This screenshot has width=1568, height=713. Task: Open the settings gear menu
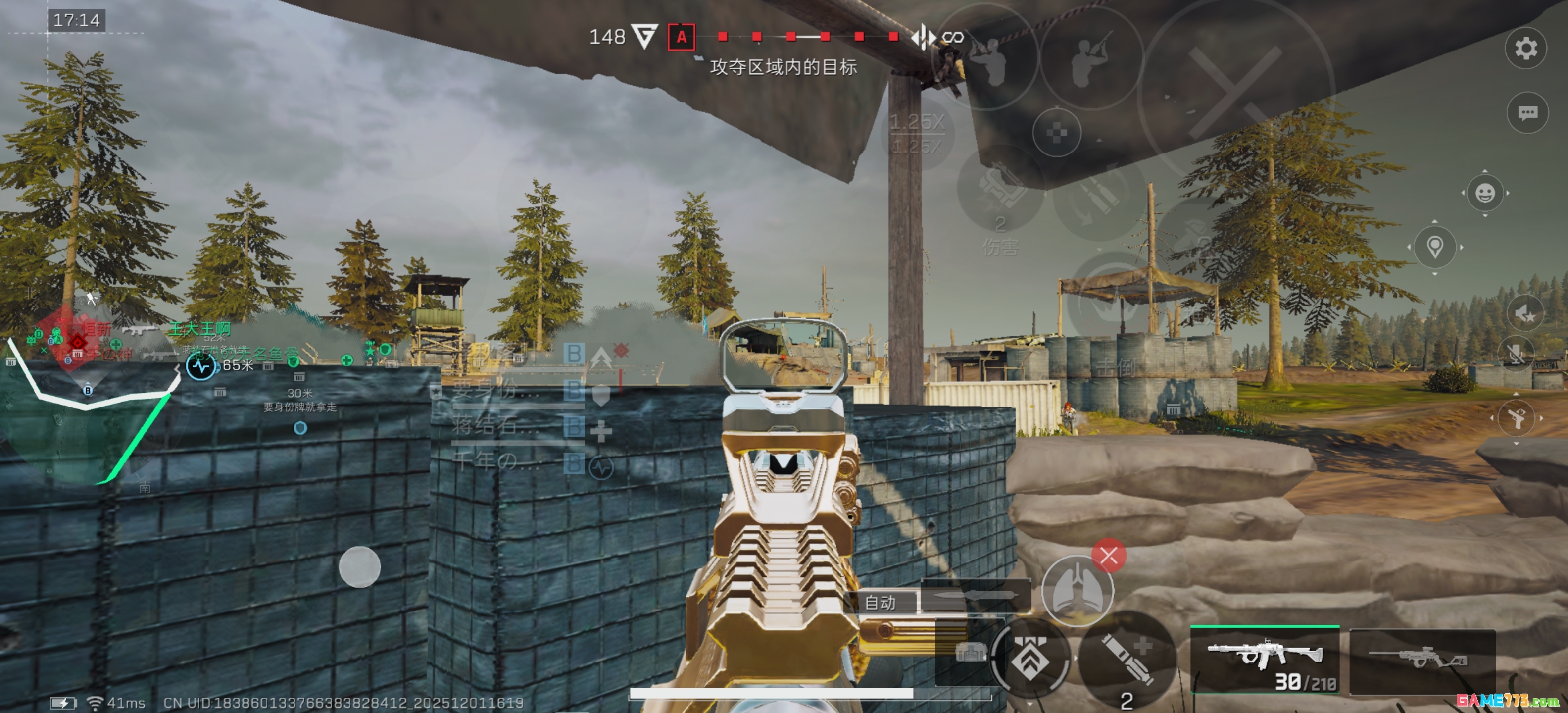click(x=1525, y=48)
